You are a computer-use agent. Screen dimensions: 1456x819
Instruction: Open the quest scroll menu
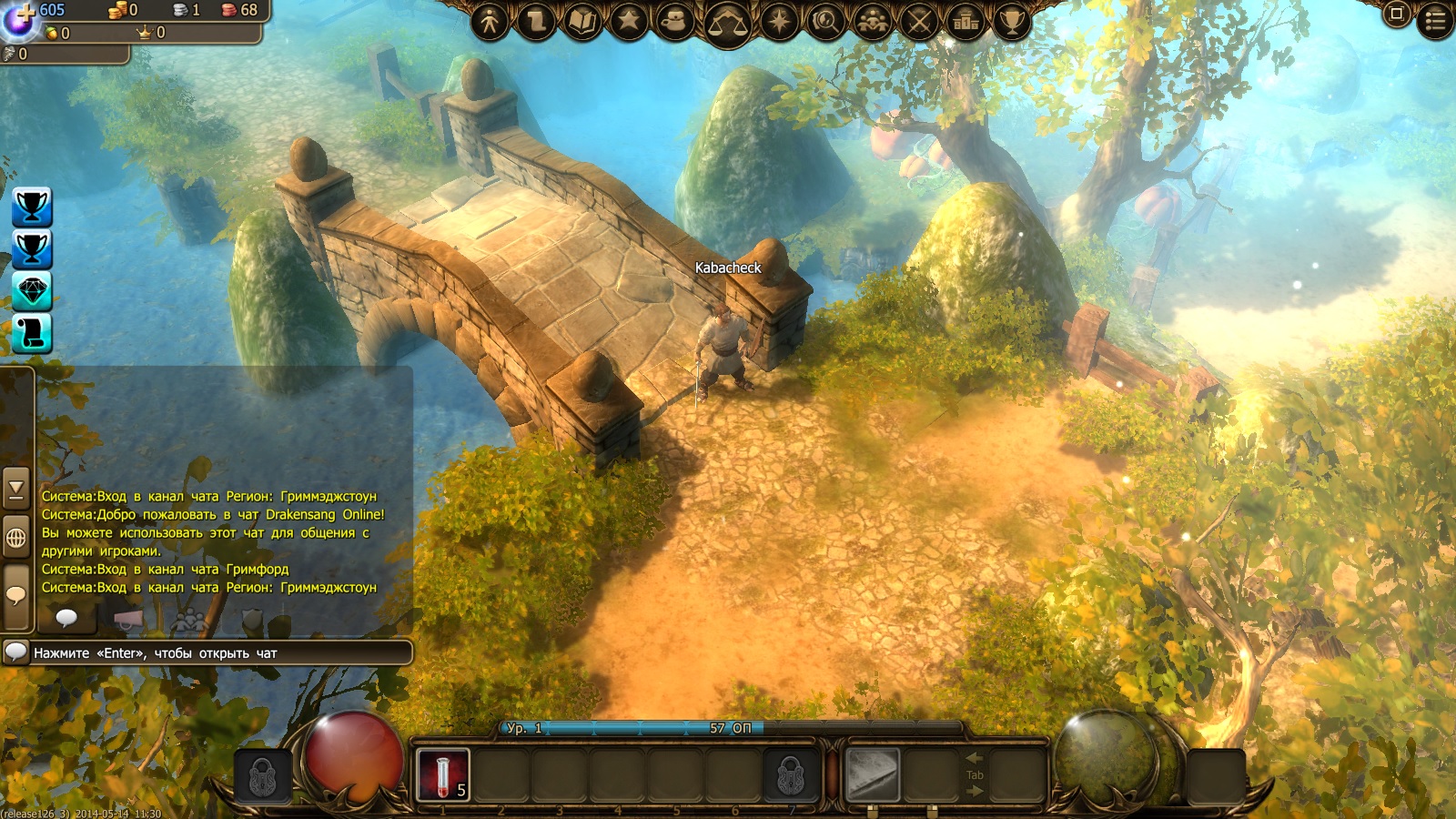[x=537, y=20]
